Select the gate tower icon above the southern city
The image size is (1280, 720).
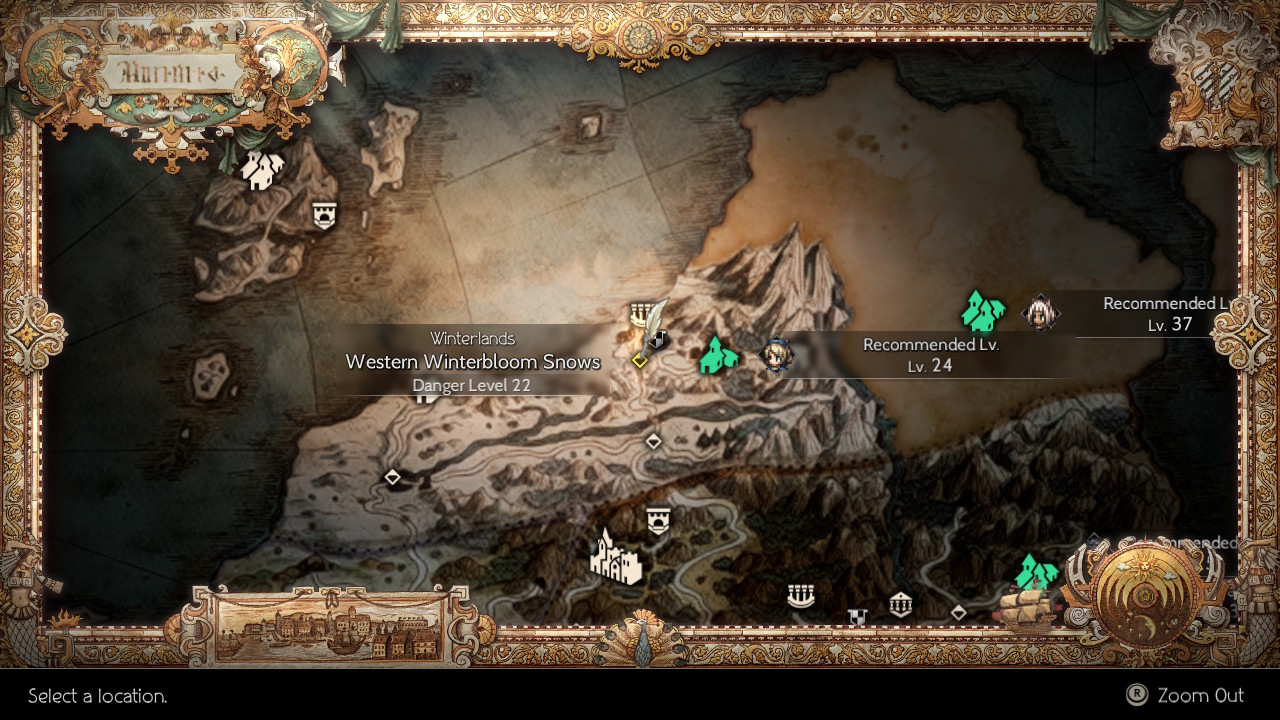click(657, 519)
